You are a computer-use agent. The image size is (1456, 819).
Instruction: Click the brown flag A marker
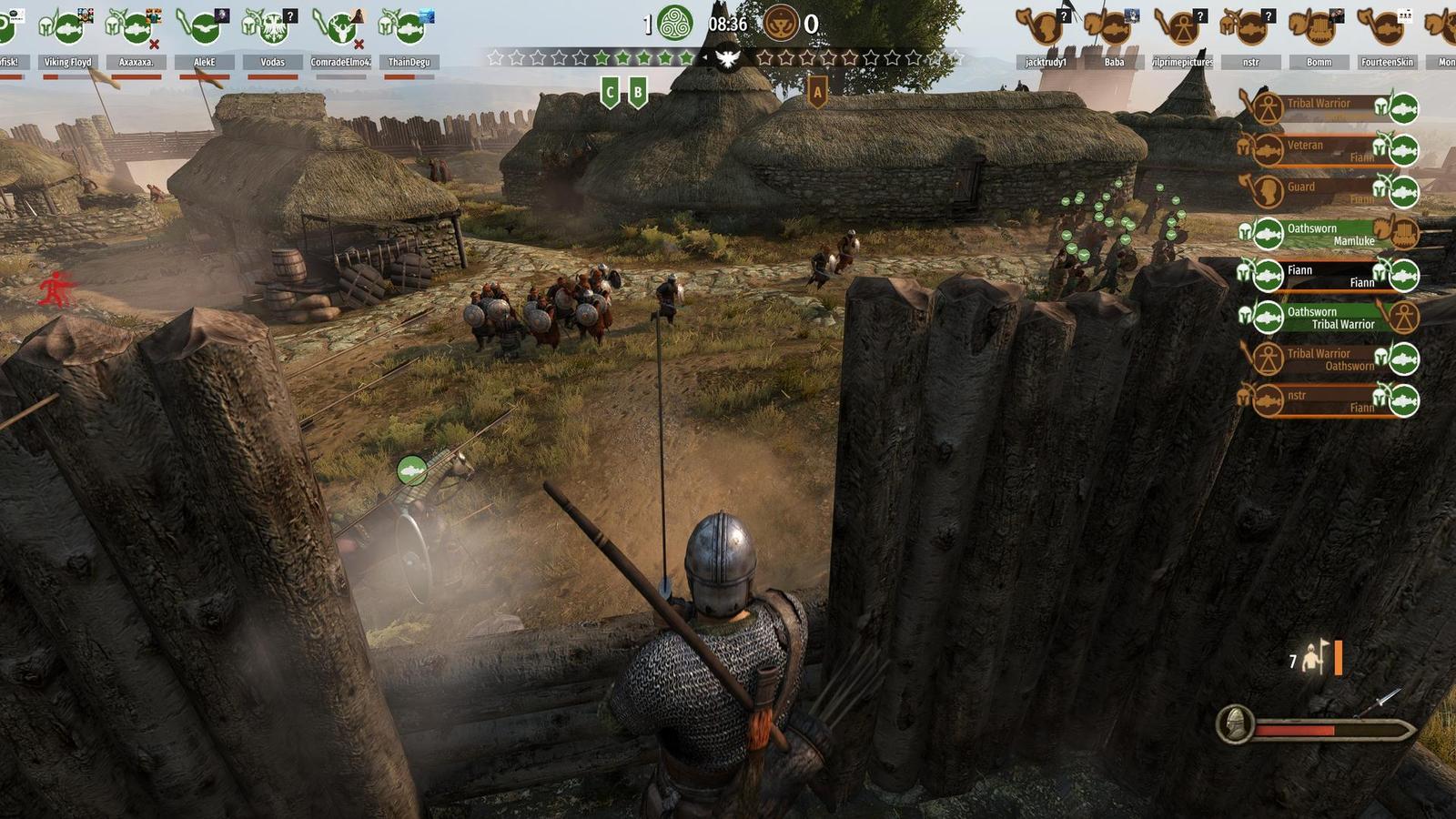817,92
